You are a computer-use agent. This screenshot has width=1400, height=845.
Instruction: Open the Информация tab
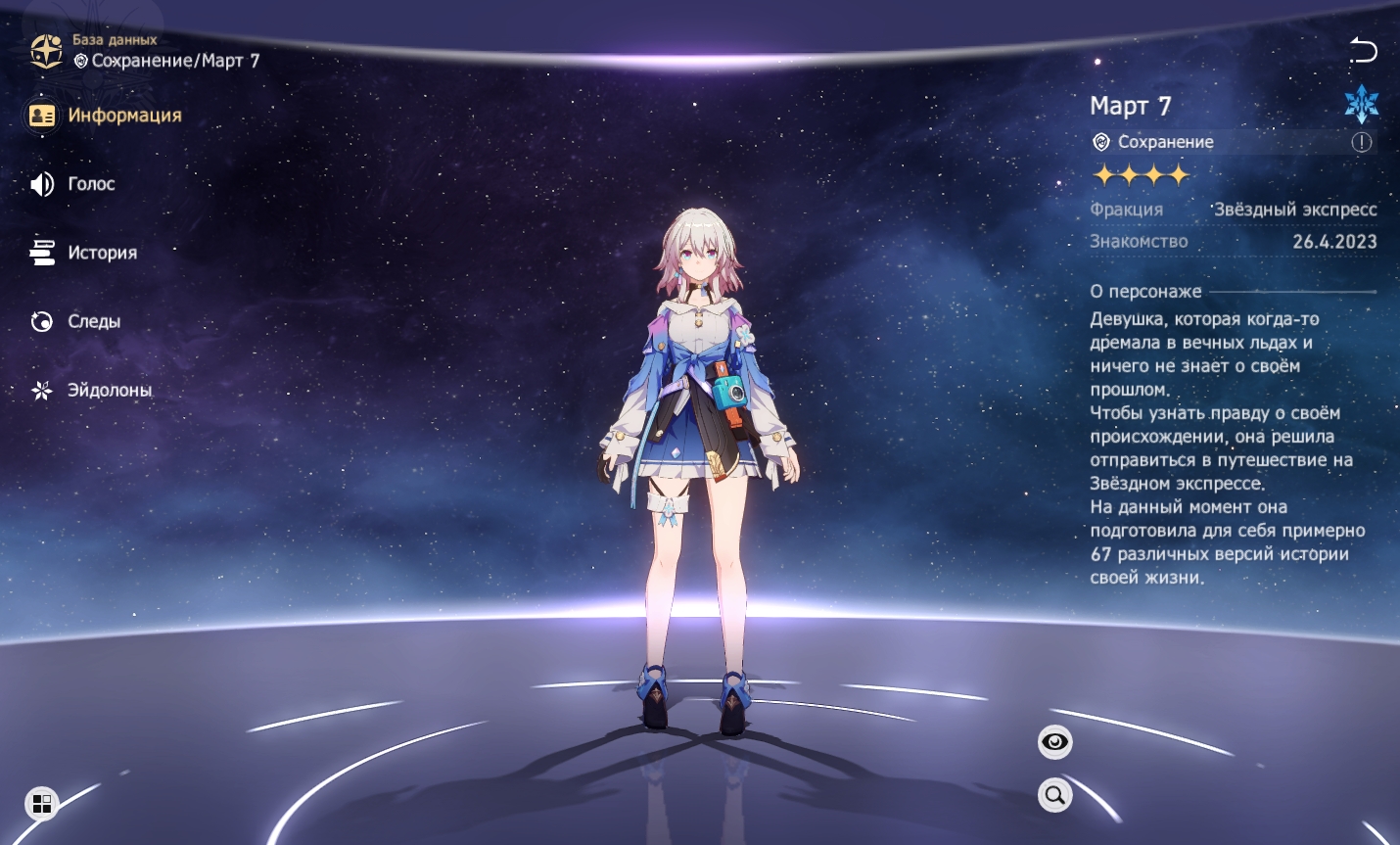click(106, 116)
